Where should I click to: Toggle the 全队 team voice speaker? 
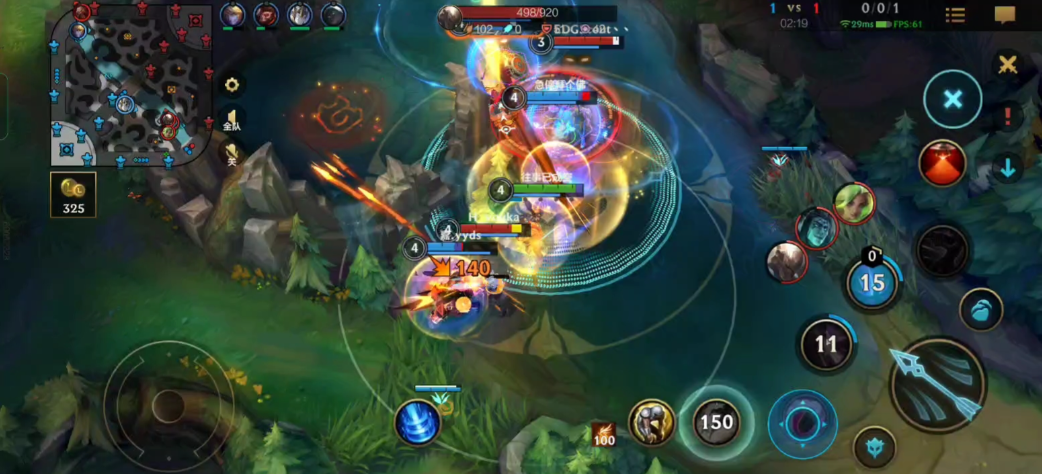(232, 120)
